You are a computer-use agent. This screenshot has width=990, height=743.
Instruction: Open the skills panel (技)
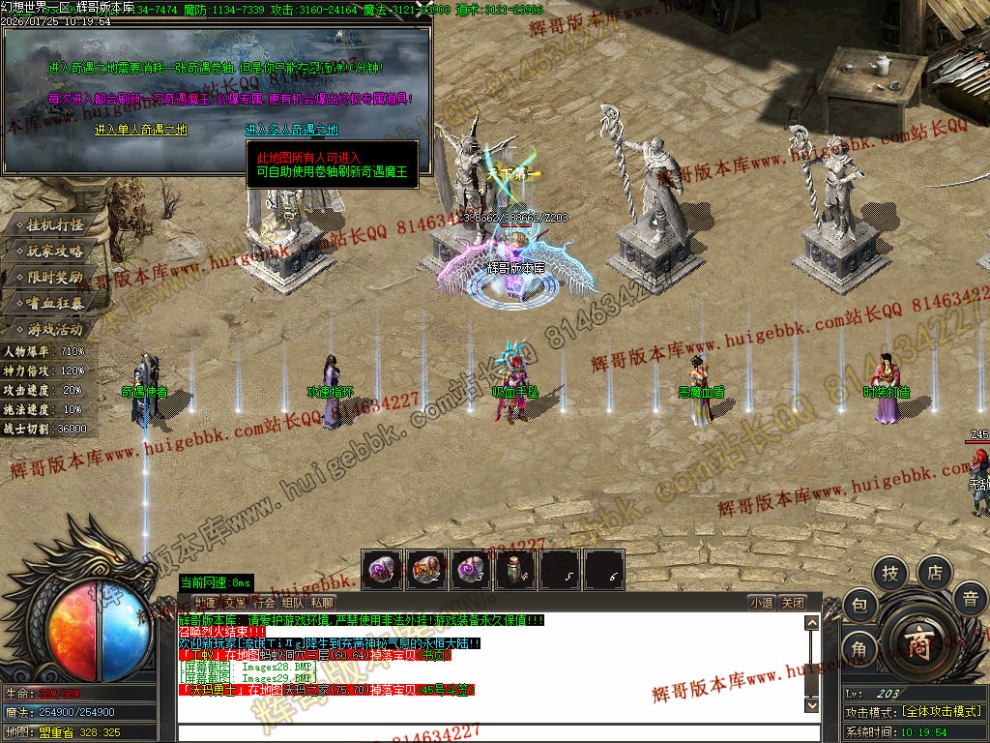890,573
